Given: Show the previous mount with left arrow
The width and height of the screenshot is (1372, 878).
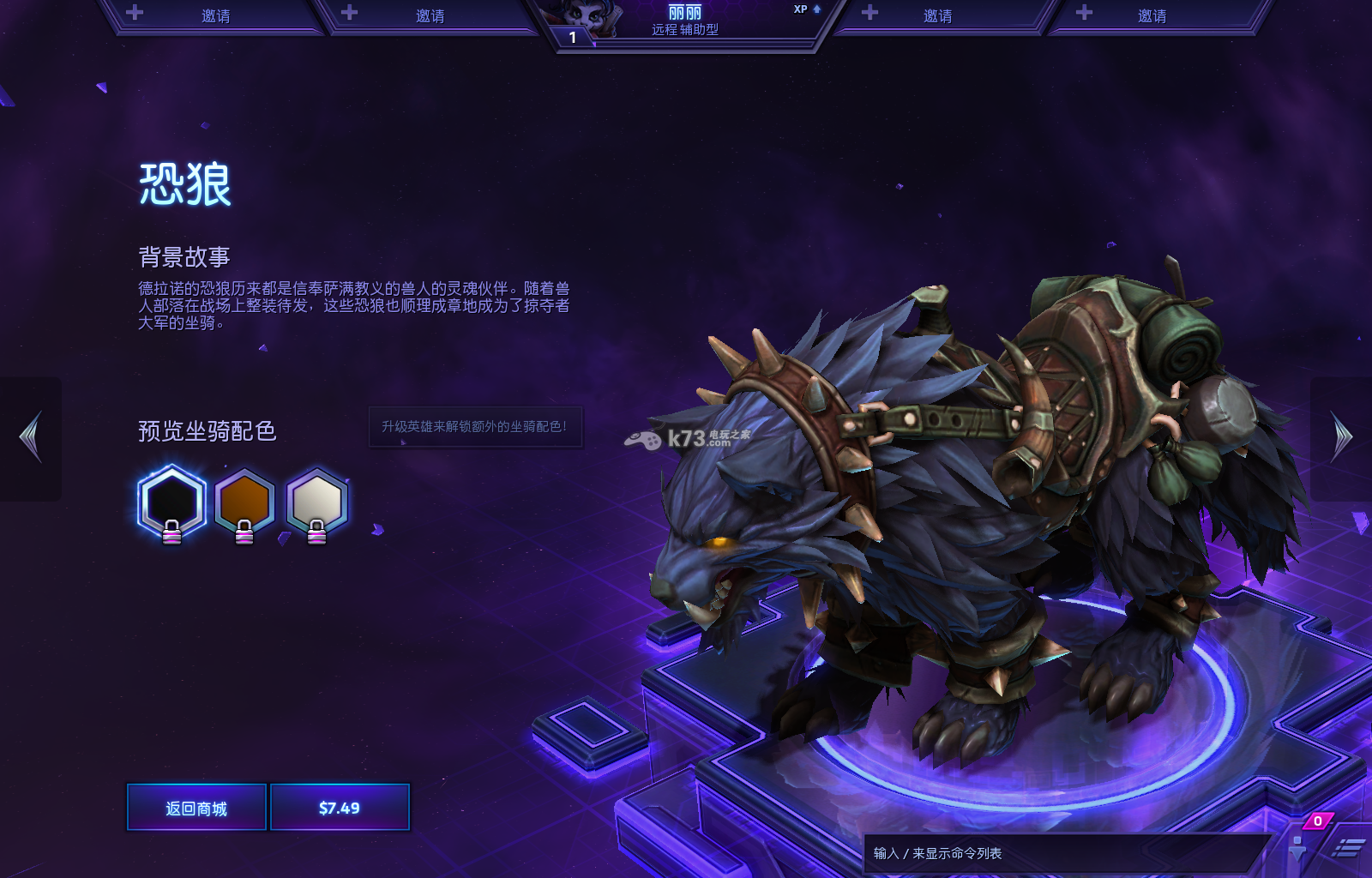Looking at the screenshot, I should tap(31, 437).
